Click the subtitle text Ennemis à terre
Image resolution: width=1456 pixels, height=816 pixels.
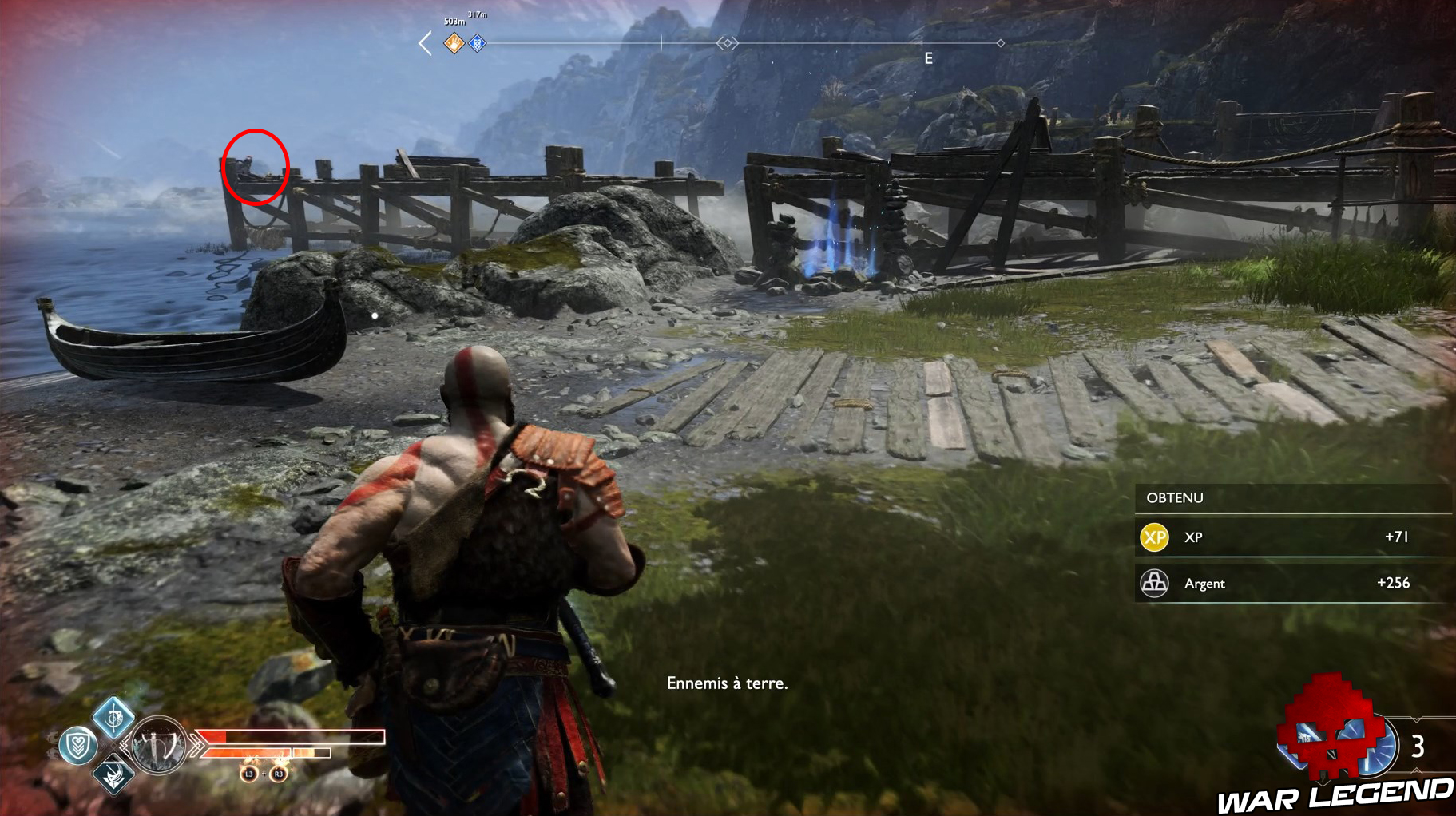(728, 683)
